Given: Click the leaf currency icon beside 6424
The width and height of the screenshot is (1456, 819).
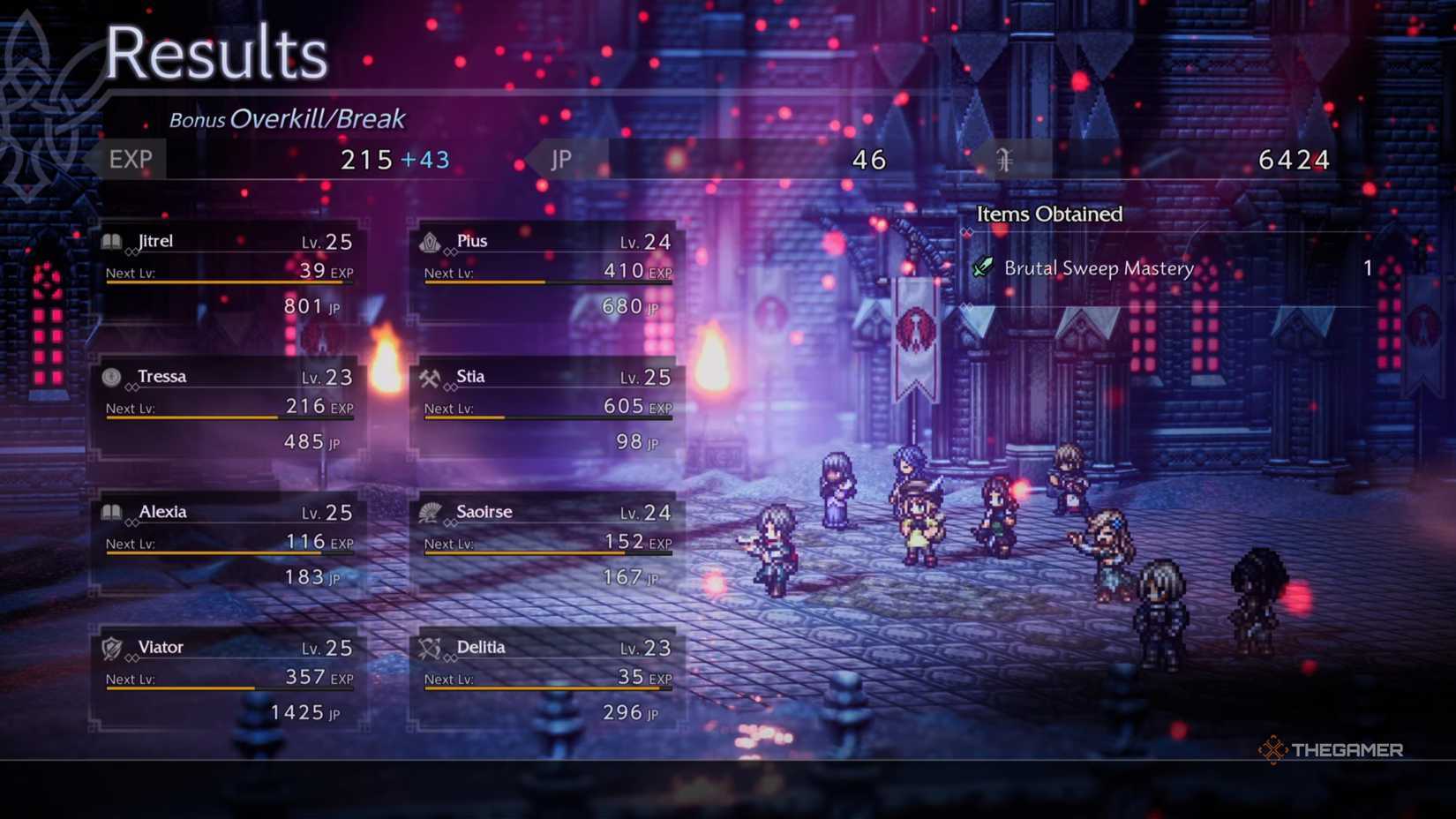Looking at the screenshot, I should pyautogui.click(x=1005, y=159).
